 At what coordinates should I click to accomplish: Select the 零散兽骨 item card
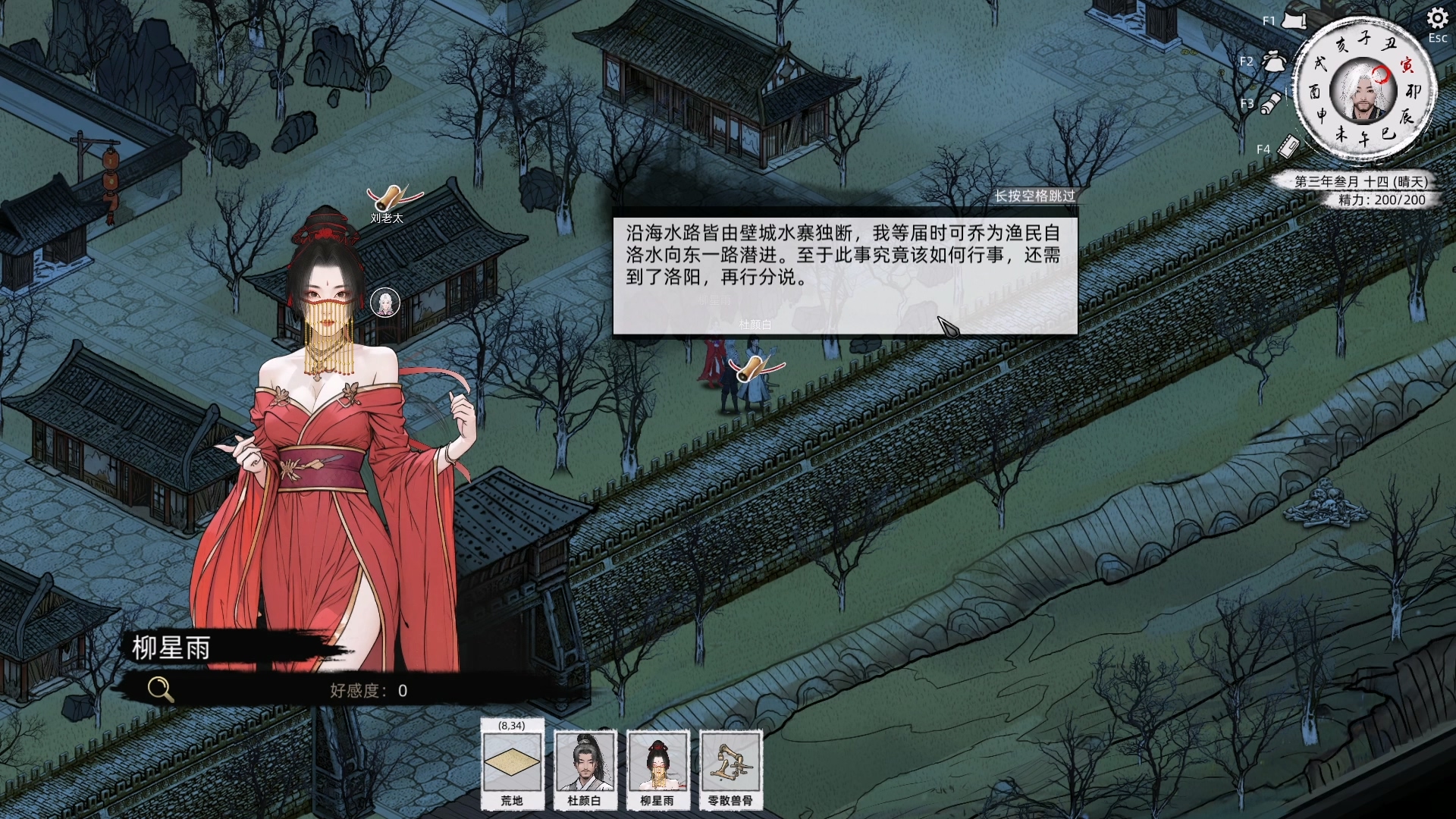pyautogui.click(x=730, y=764)
